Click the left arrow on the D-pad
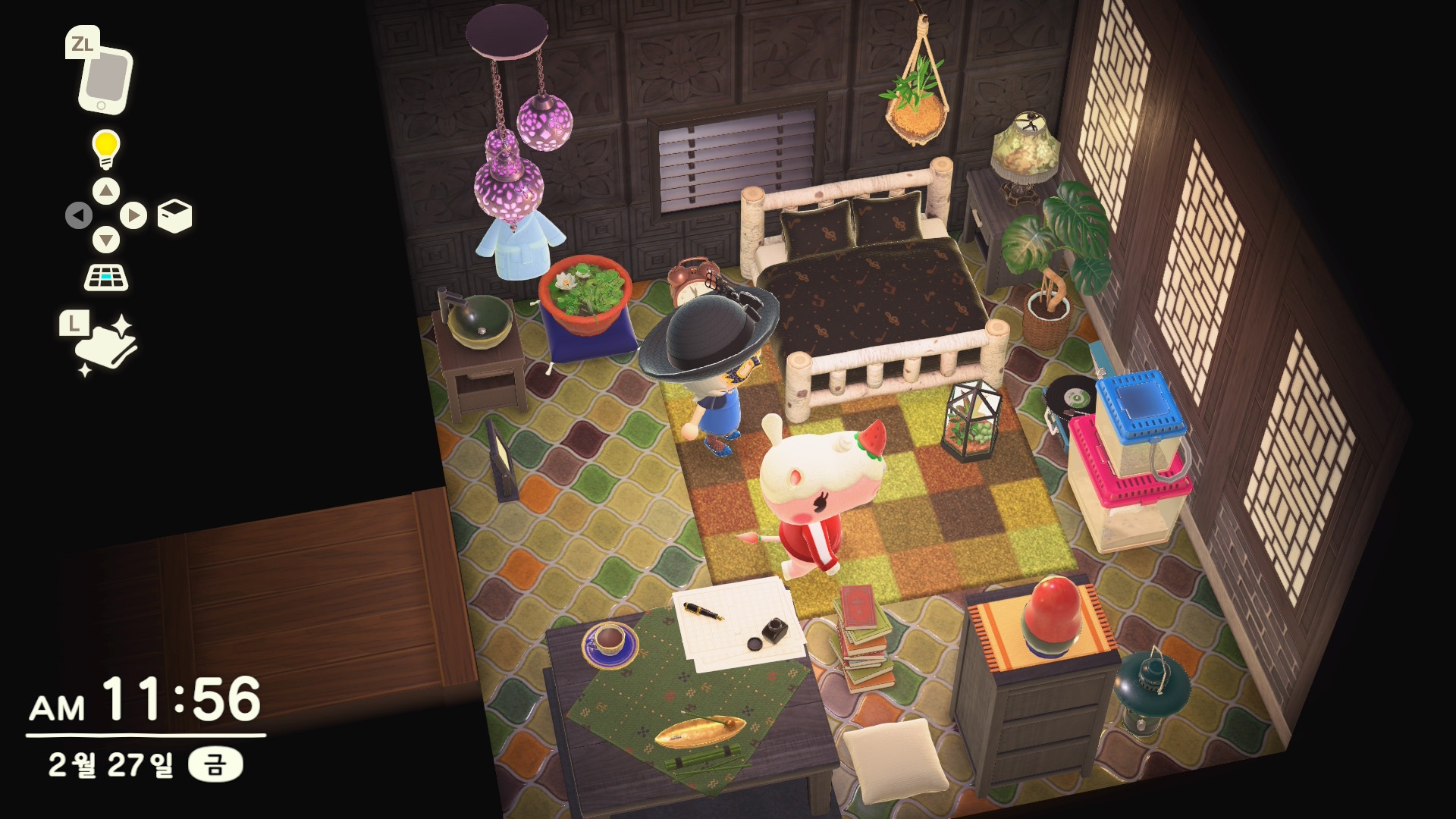This screenshot has width=1456, height=819. click(x=79, y=216)
